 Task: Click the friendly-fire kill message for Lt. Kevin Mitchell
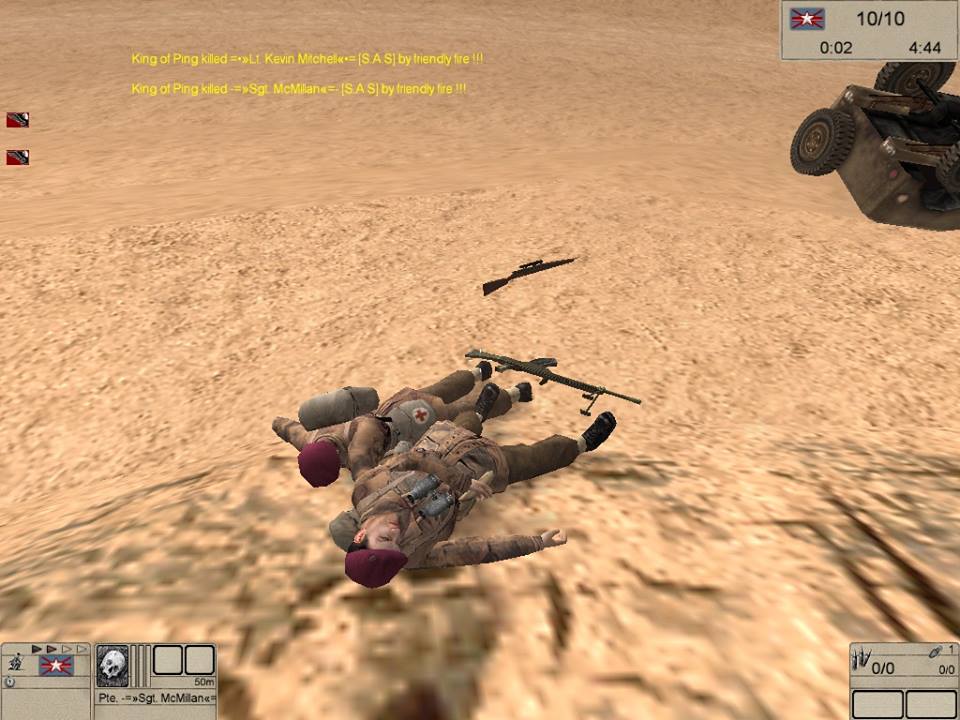[307, 60]
